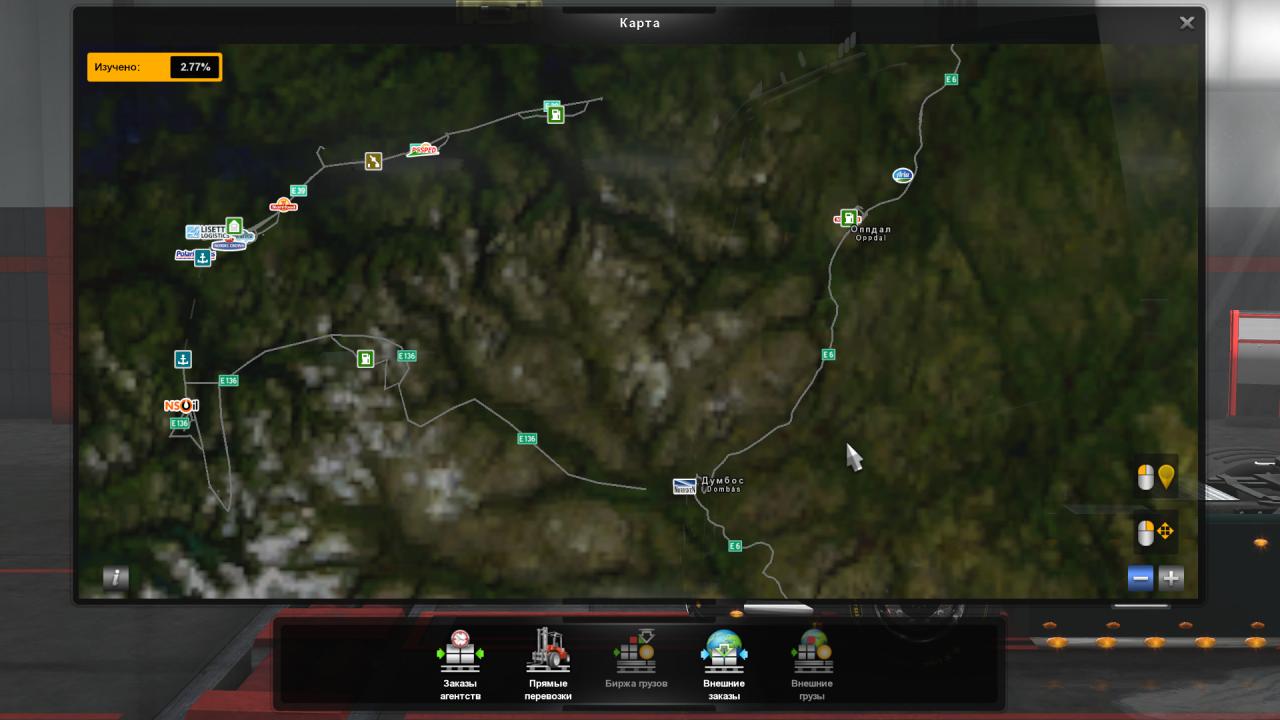The width and height of the screenshot is (1280, 720).
Task: Select the Внешние грузы entry
Action: (811, 665)
